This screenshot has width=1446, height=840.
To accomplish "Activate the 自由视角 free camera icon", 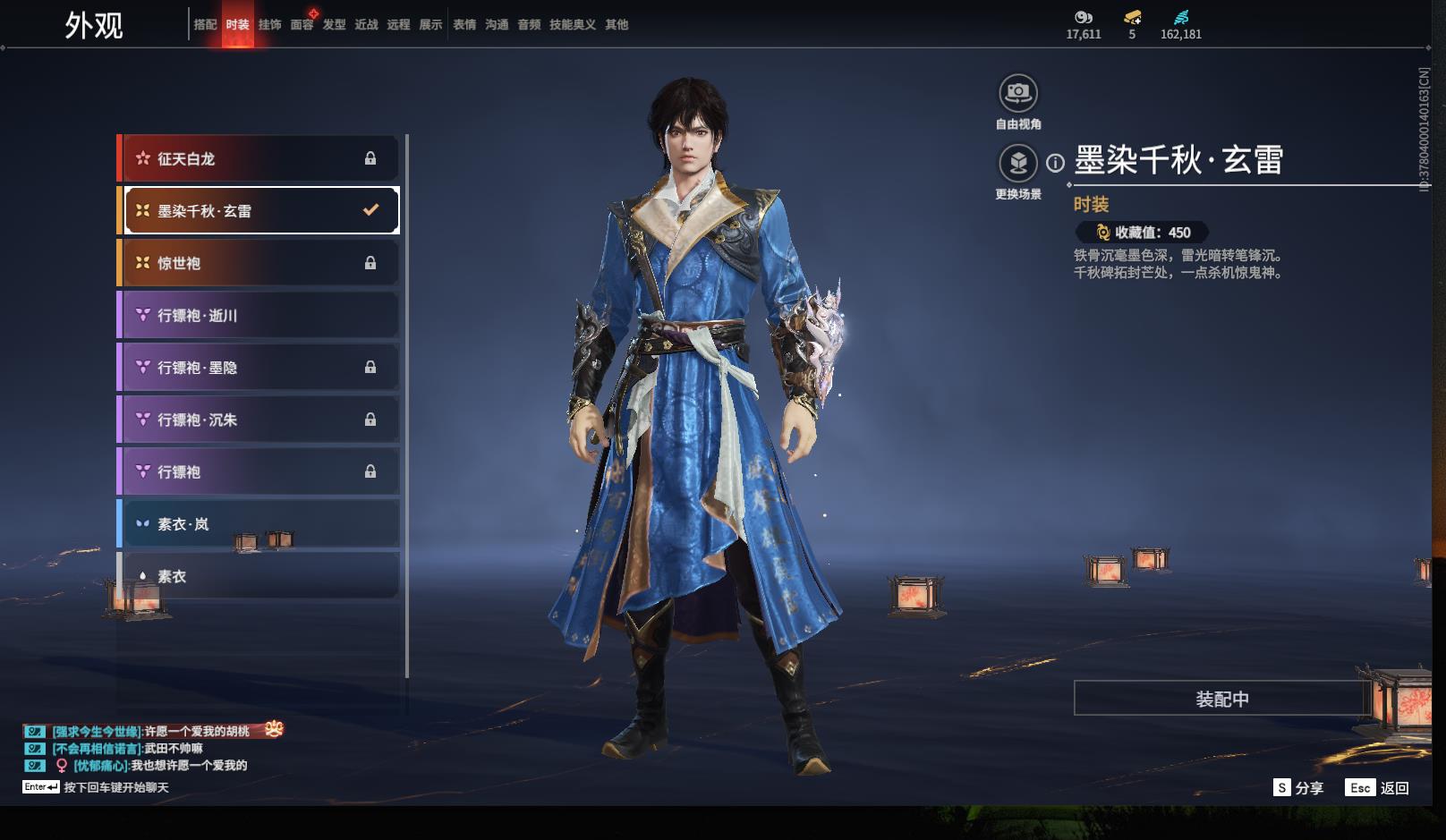I will coord(1018,93).
